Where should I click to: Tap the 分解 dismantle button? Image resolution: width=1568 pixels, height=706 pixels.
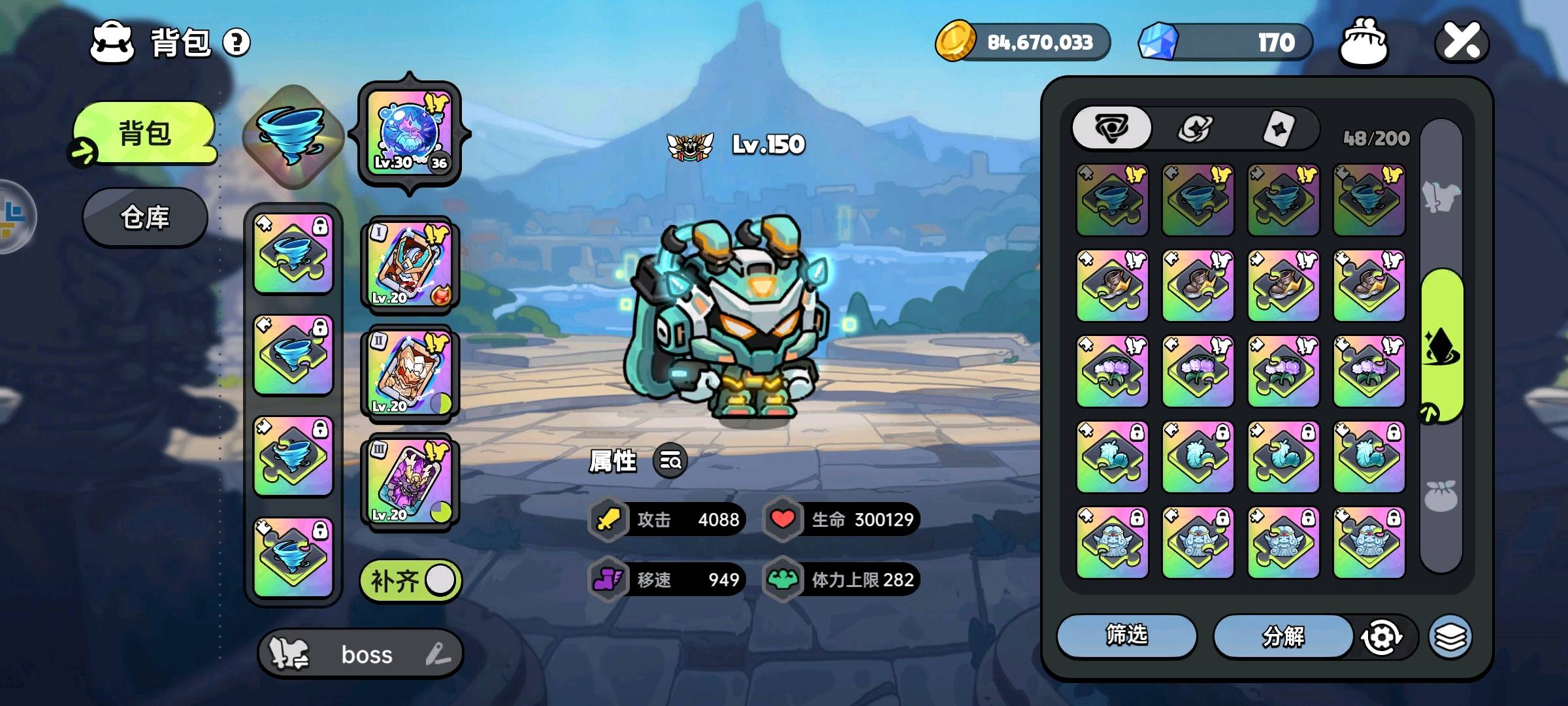tap(1283, 635)
